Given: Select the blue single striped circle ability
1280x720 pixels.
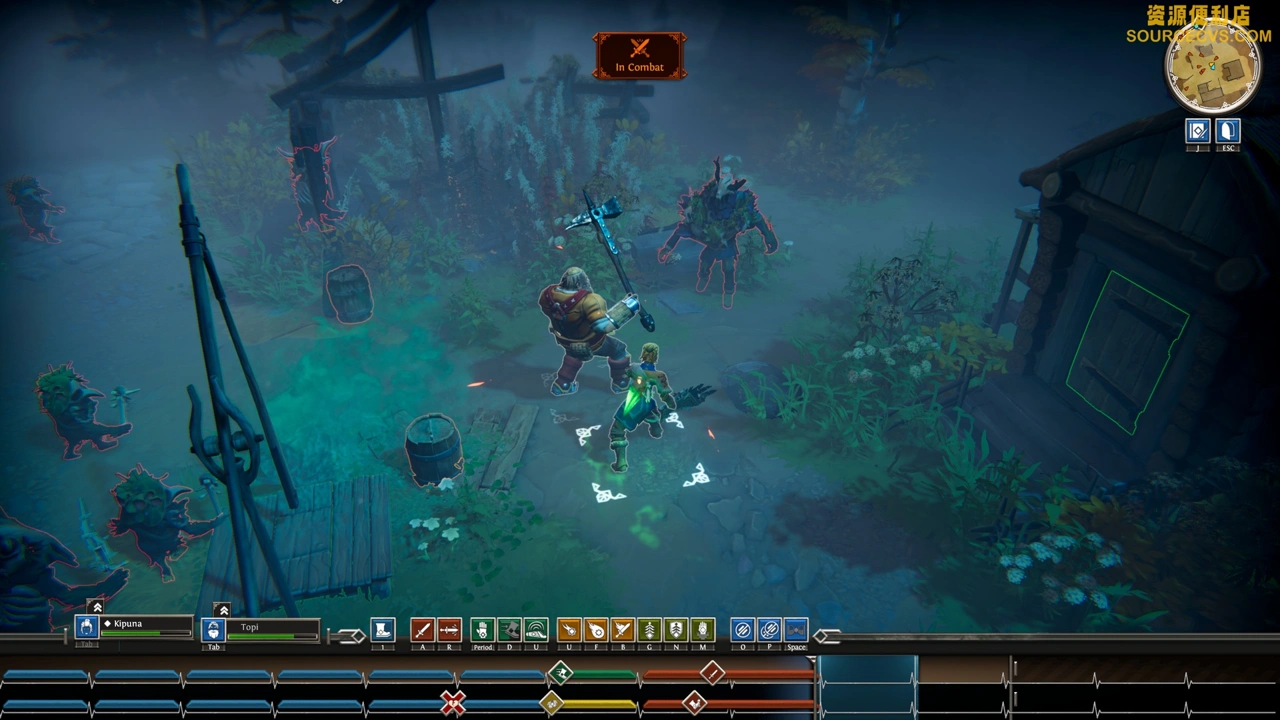Looking at the screenshot, I should [x=742, y=630].
